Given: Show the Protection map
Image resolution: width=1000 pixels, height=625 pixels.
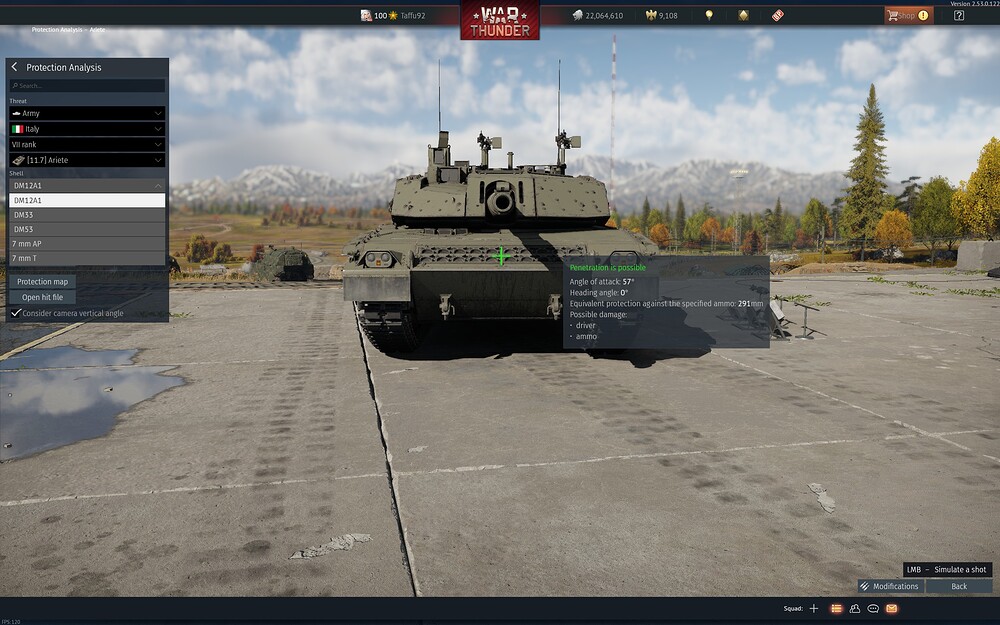Looking at the screenshot, I should click(x=42, y=282).
